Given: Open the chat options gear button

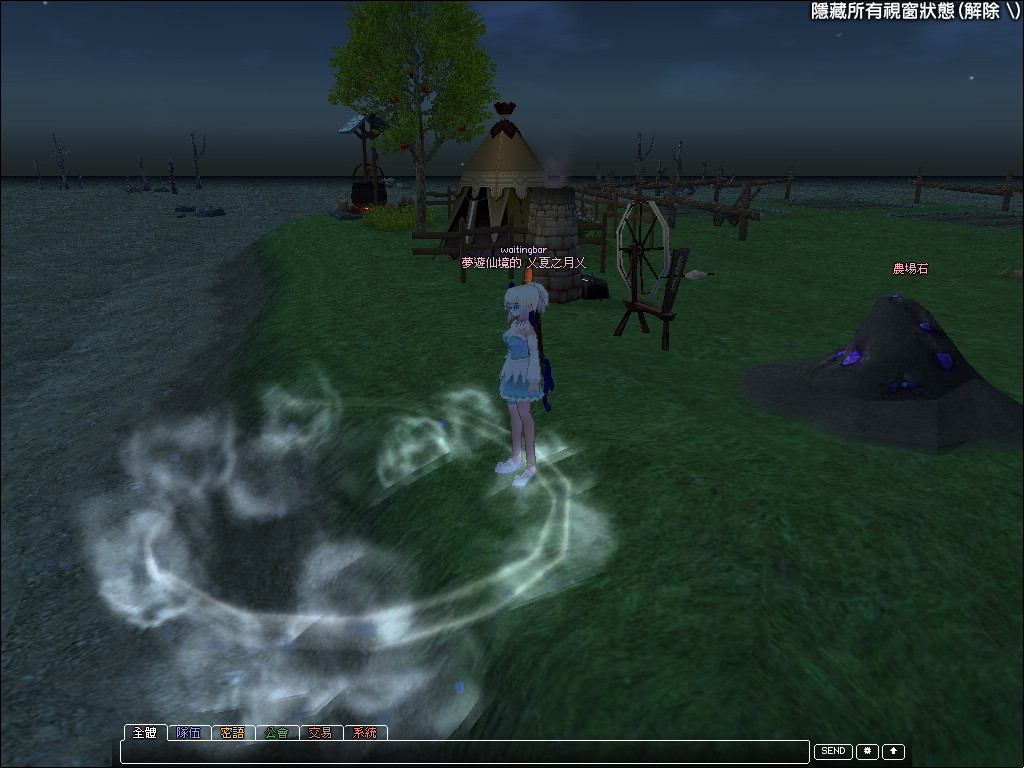Looking at the screenshot, I should 867,751.
